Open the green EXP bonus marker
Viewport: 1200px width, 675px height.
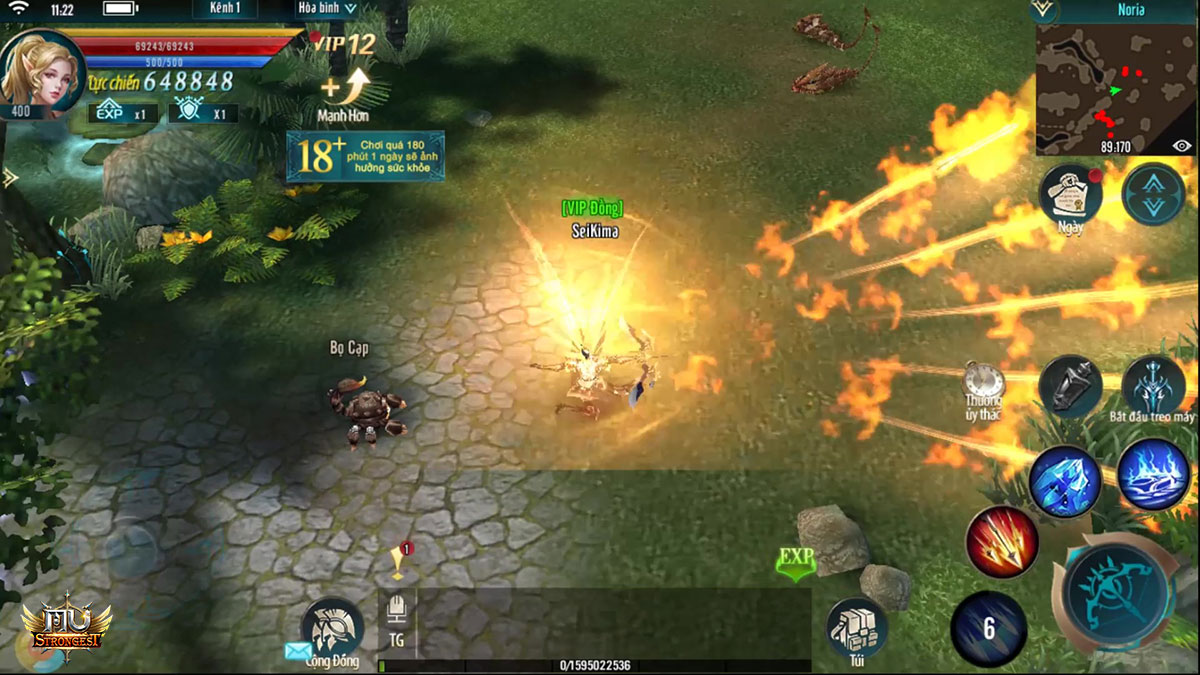[x=796, y=564]
